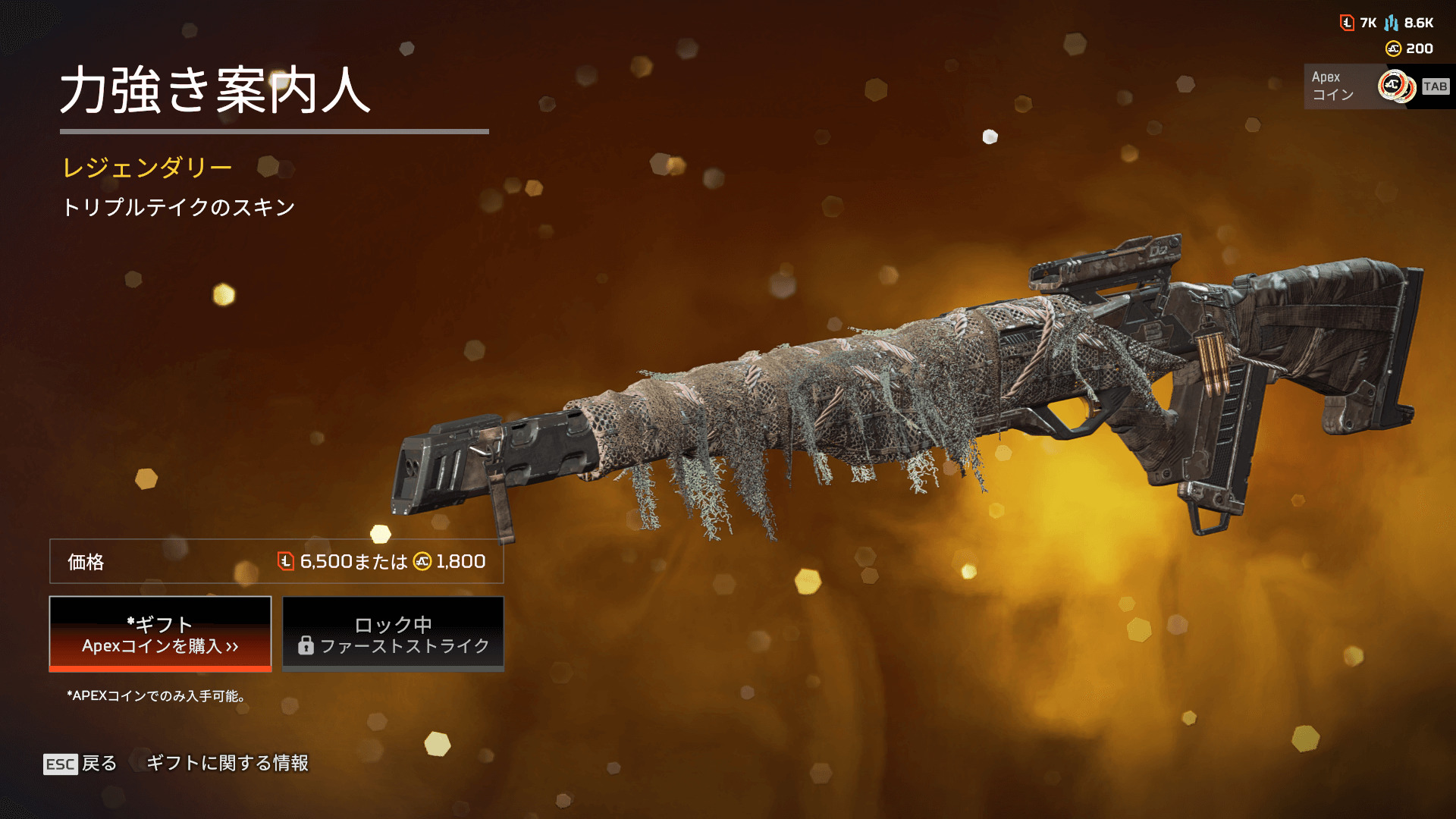
Task: Open the gift information link
Action: [227, 763]
